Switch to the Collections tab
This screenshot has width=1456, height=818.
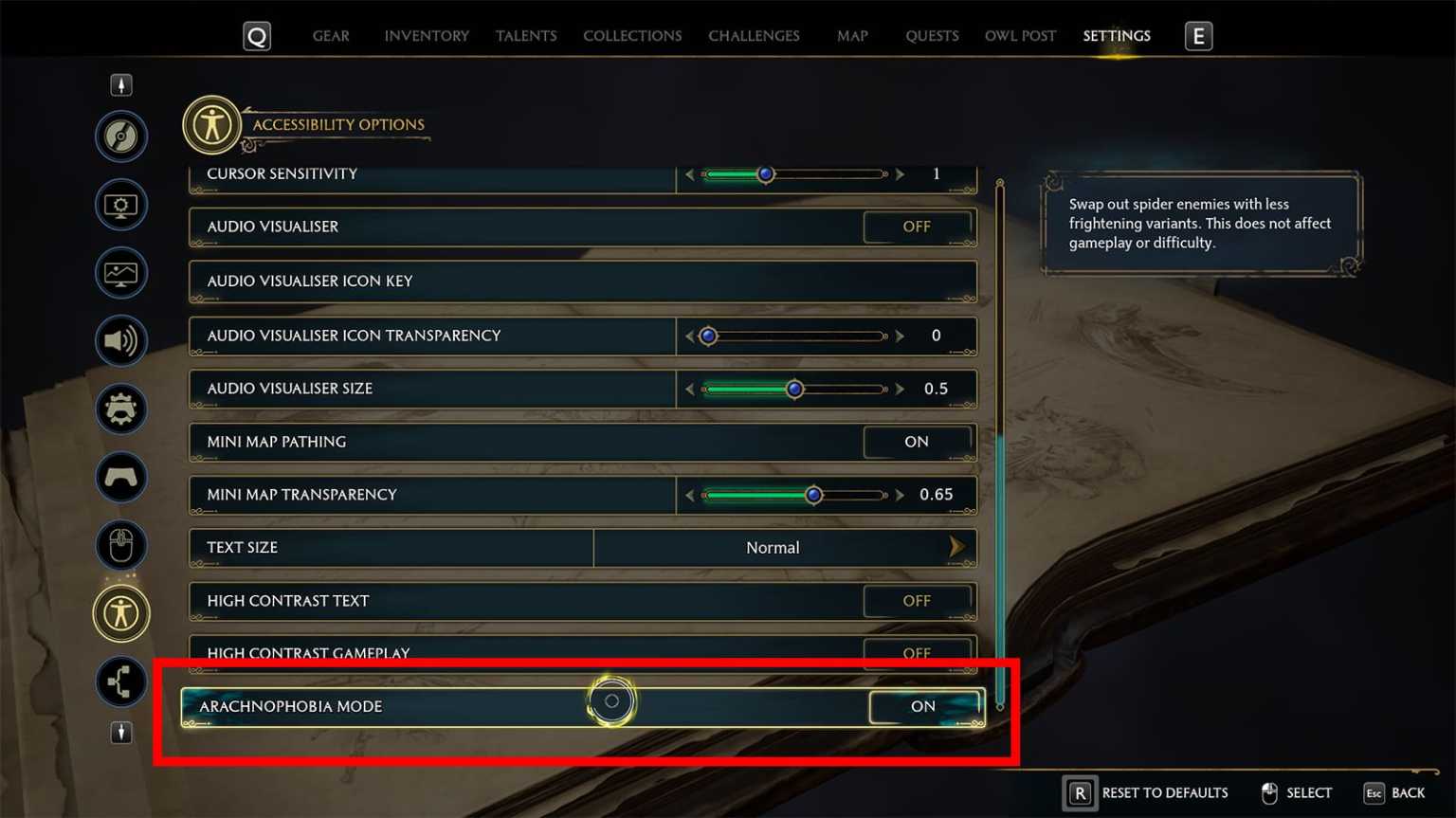coord(631,35)
